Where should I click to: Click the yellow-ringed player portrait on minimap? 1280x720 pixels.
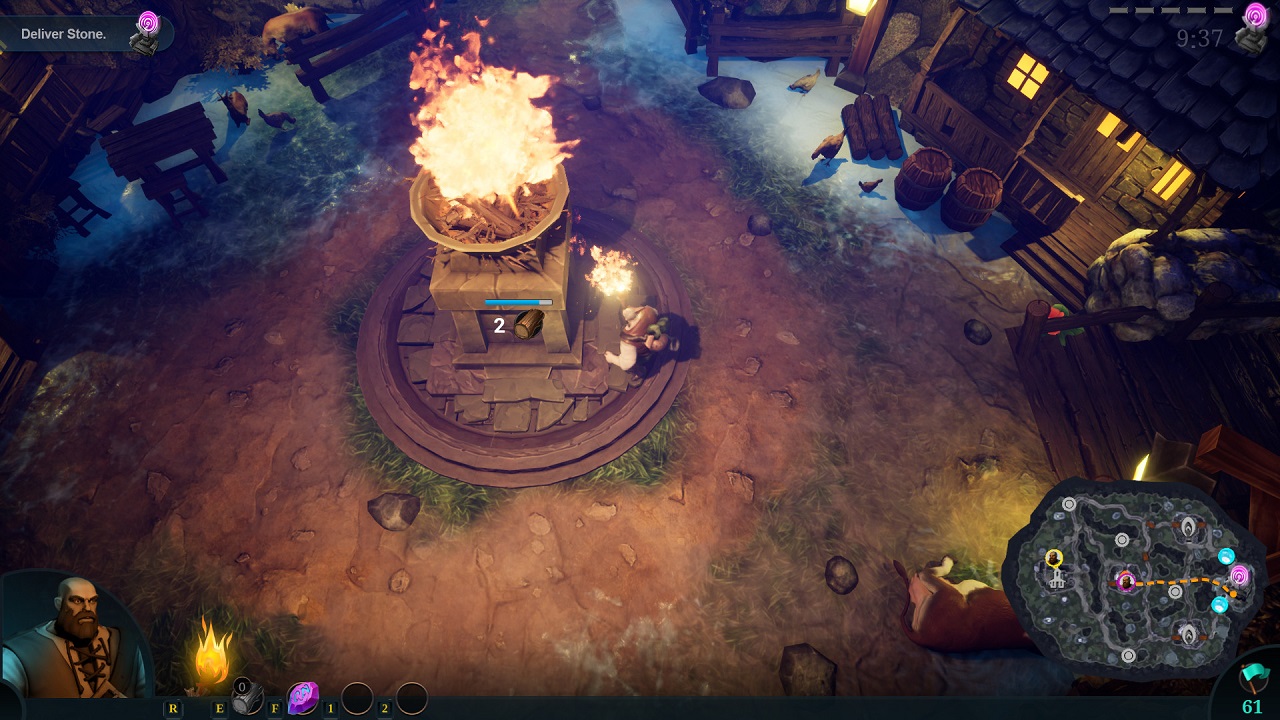(x=1053, y=557)
